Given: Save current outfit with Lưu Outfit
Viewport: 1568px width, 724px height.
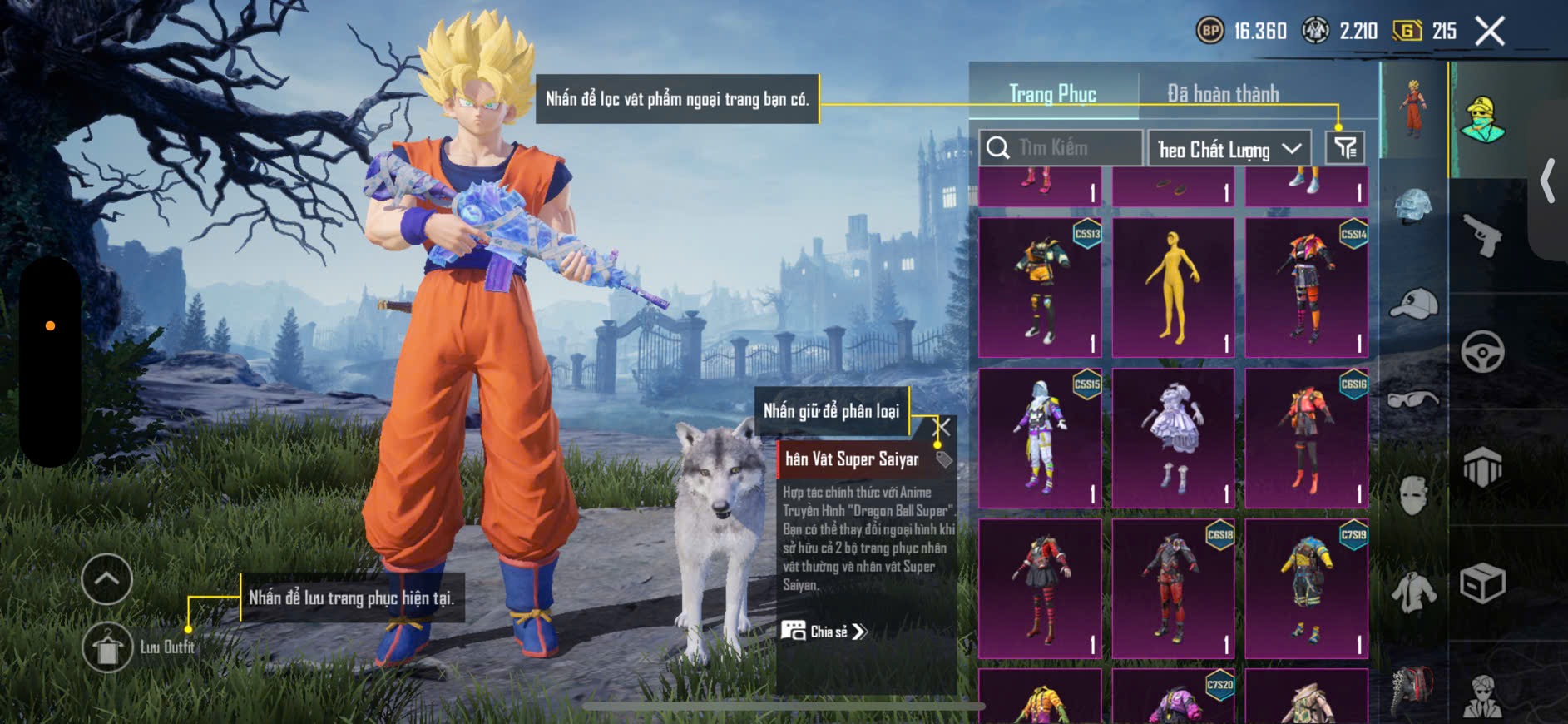Looking at the screenshot, I should tap(108, 647).
